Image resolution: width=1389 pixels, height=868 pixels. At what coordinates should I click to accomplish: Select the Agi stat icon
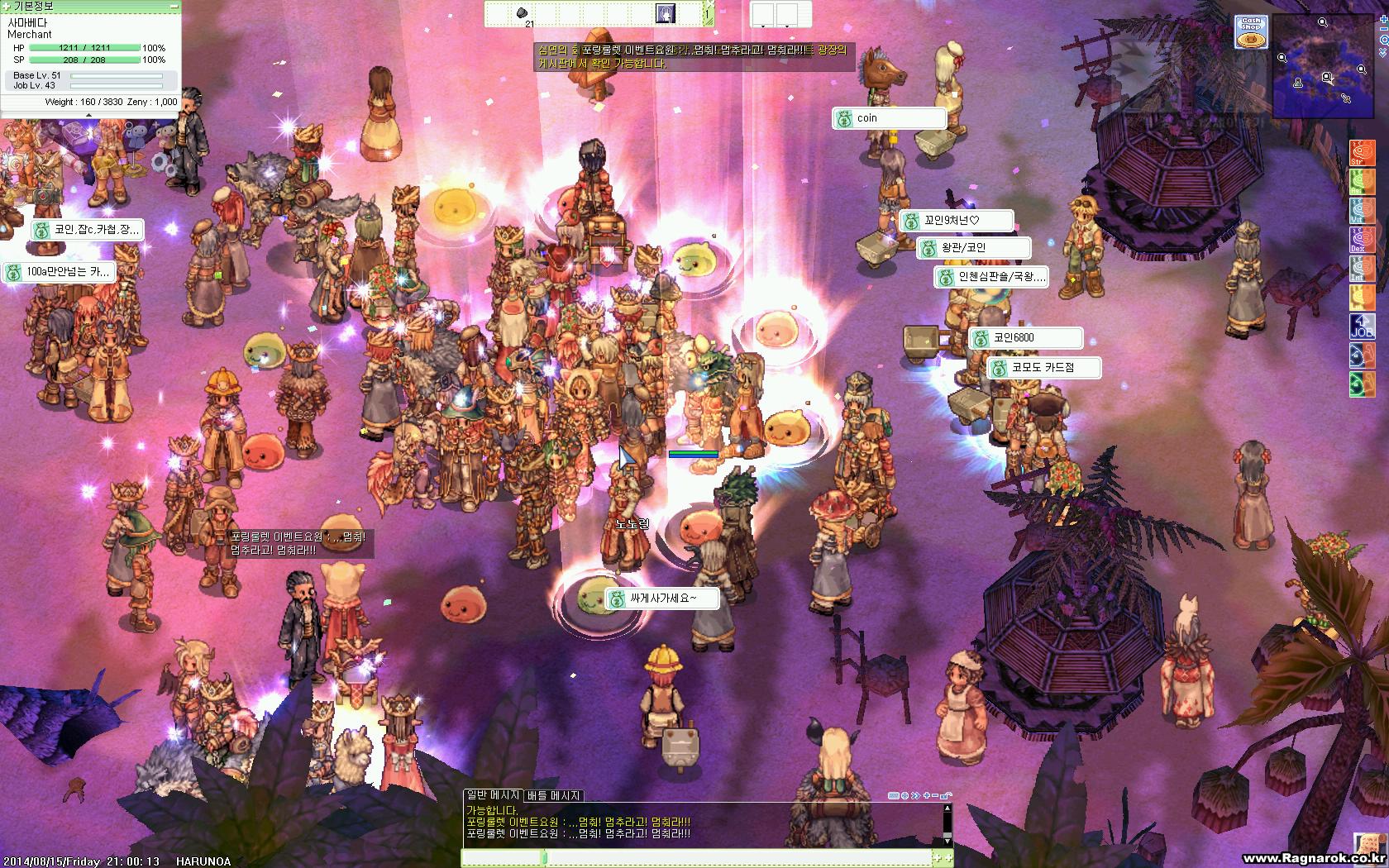pyautogui.click(x=1362, y=182)
